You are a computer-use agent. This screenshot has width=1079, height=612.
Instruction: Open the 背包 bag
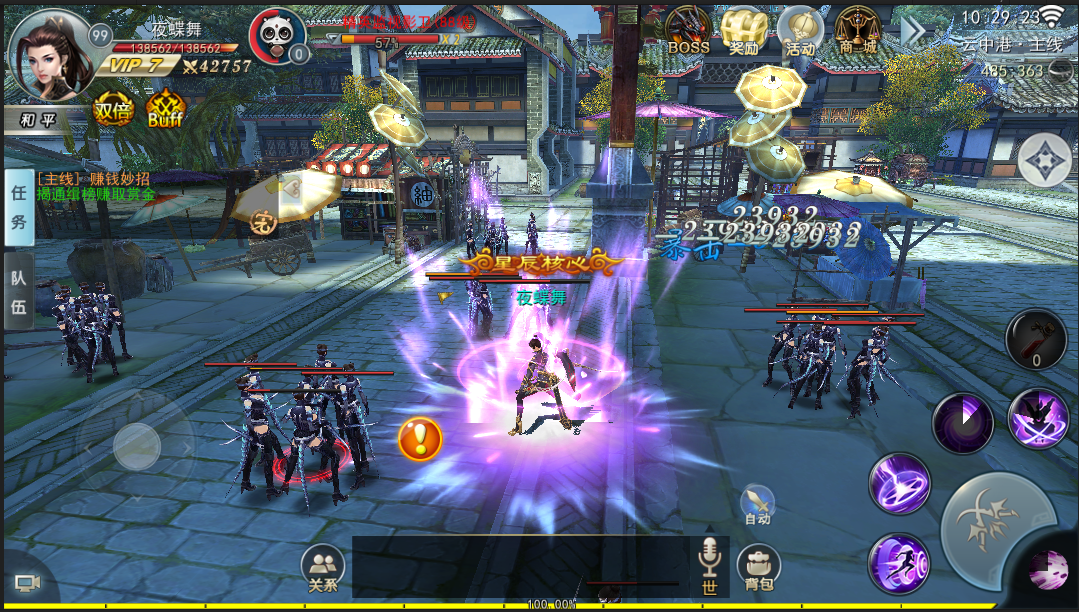(x=759, y=568)
